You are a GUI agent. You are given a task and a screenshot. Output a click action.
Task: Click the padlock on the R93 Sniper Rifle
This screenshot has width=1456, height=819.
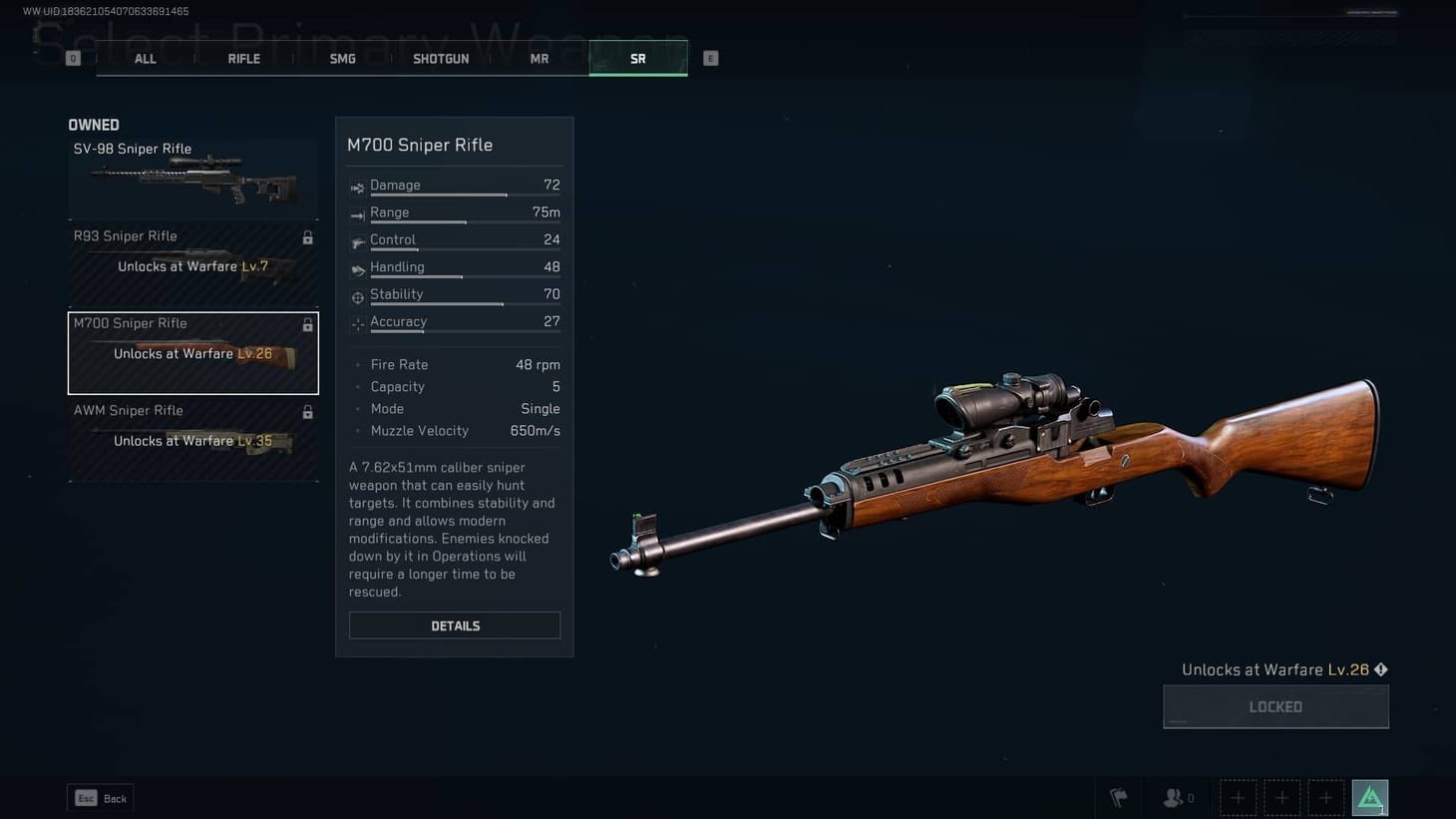tap(308, 237)
